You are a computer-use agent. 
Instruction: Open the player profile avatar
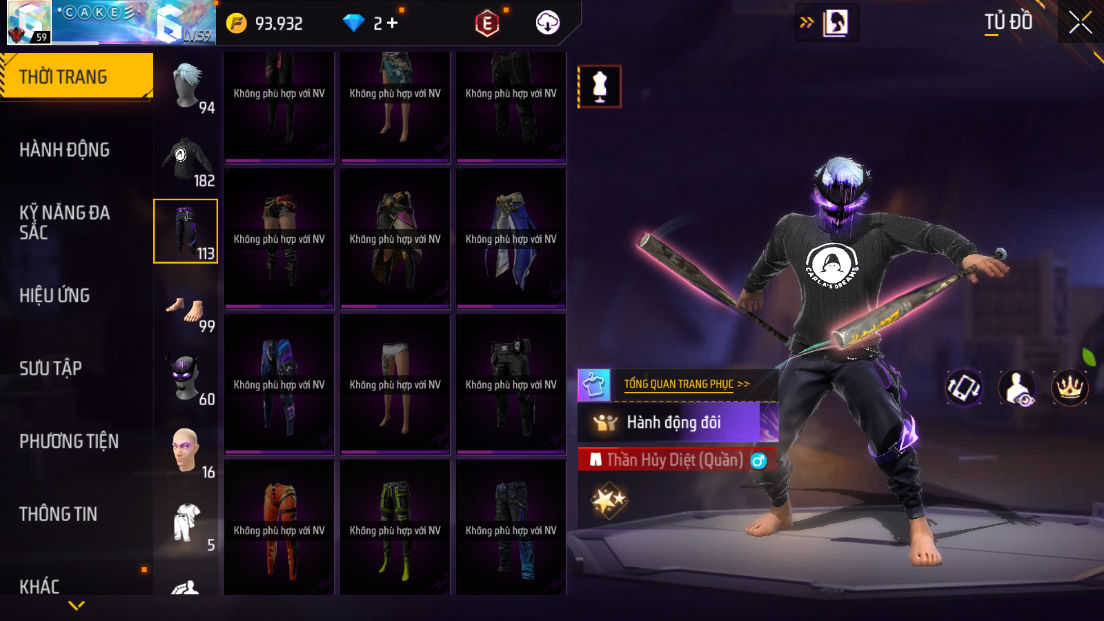(28, 22)
